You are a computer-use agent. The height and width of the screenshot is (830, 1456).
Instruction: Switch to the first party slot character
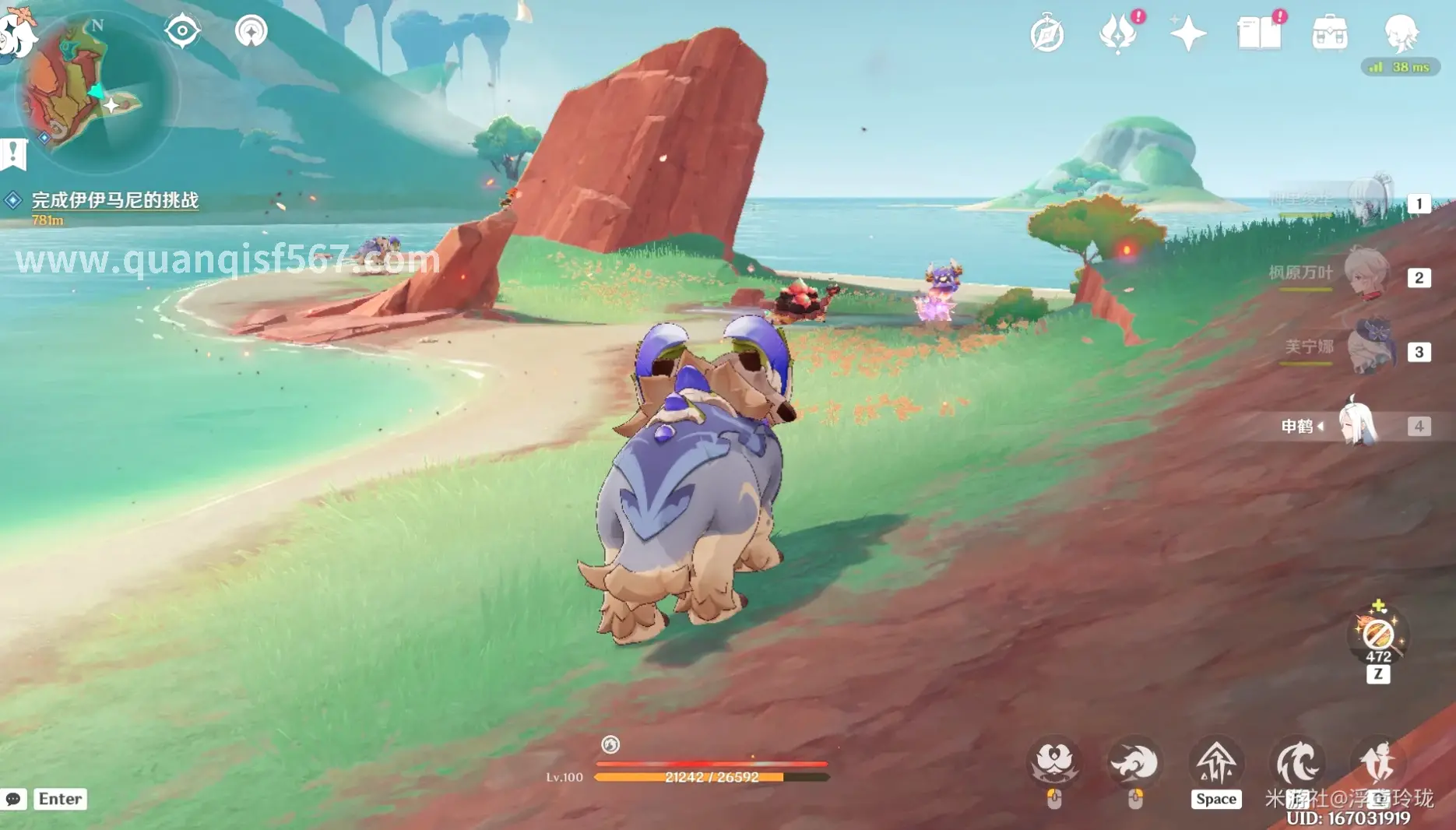1367,201
